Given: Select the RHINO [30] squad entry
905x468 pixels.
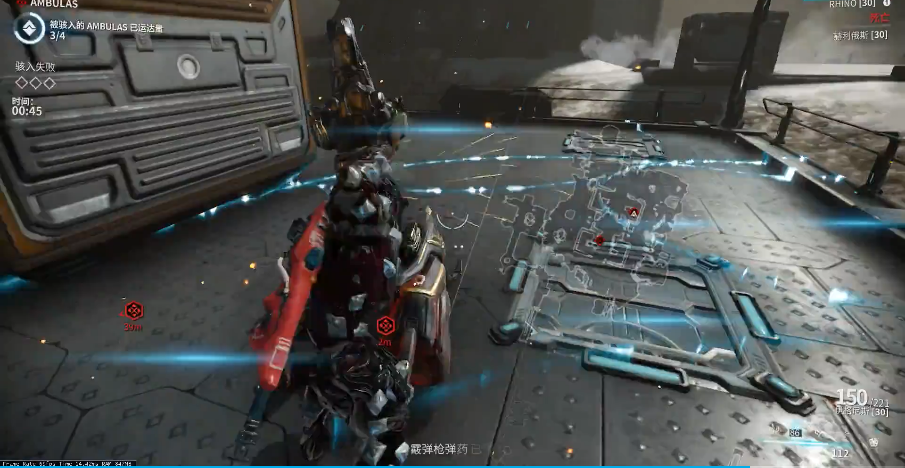Looking at the screenshot, I should [851, 4].
